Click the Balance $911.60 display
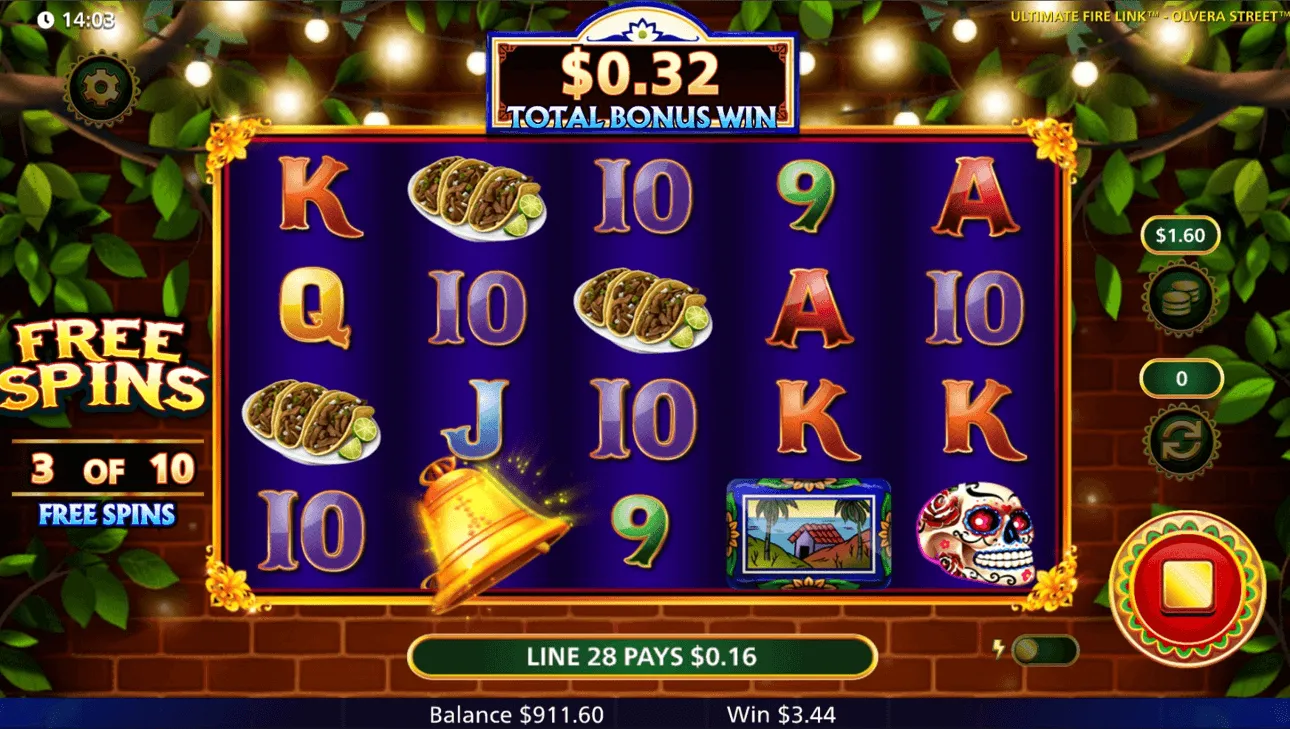Image resolution: width=1290 pixels, height=729 pixels. (517, 715)
